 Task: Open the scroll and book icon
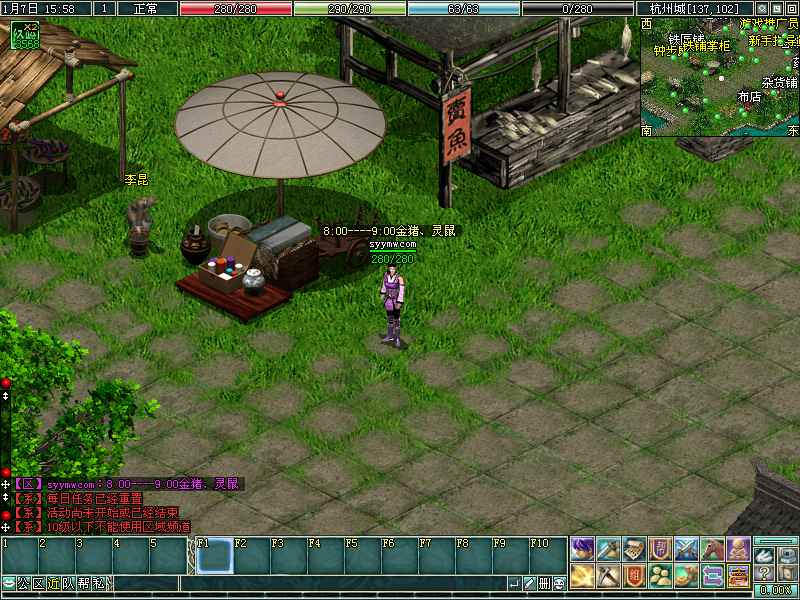[634, 548]
